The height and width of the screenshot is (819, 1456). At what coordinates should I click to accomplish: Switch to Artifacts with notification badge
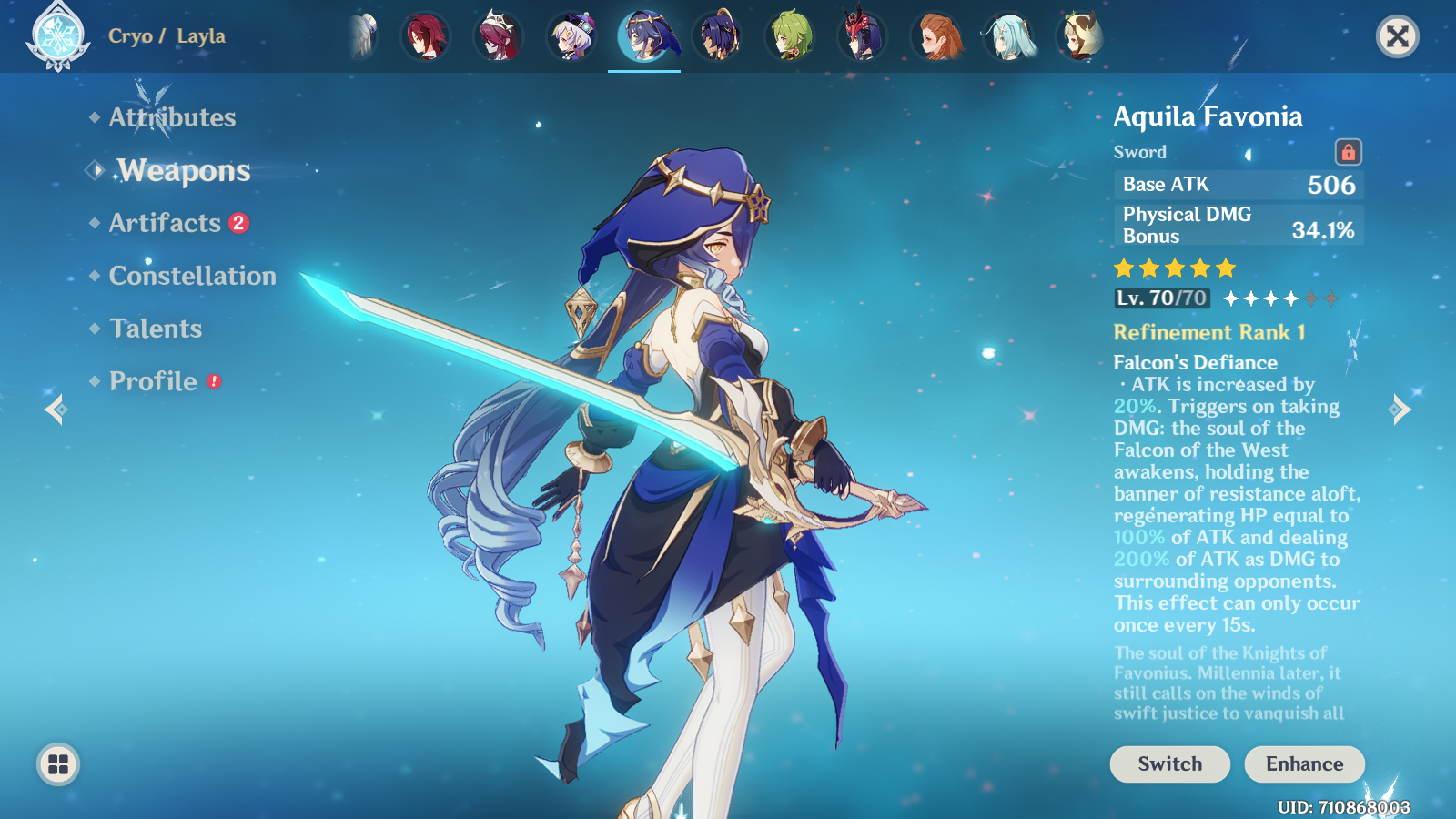click(x=167, y=223)
